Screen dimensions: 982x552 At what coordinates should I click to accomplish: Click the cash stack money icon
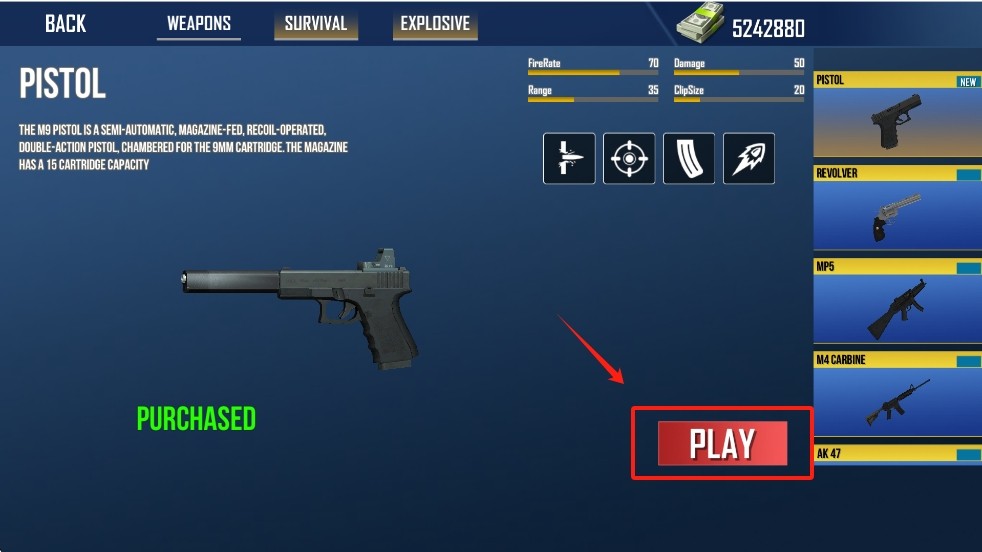[700, 26]
